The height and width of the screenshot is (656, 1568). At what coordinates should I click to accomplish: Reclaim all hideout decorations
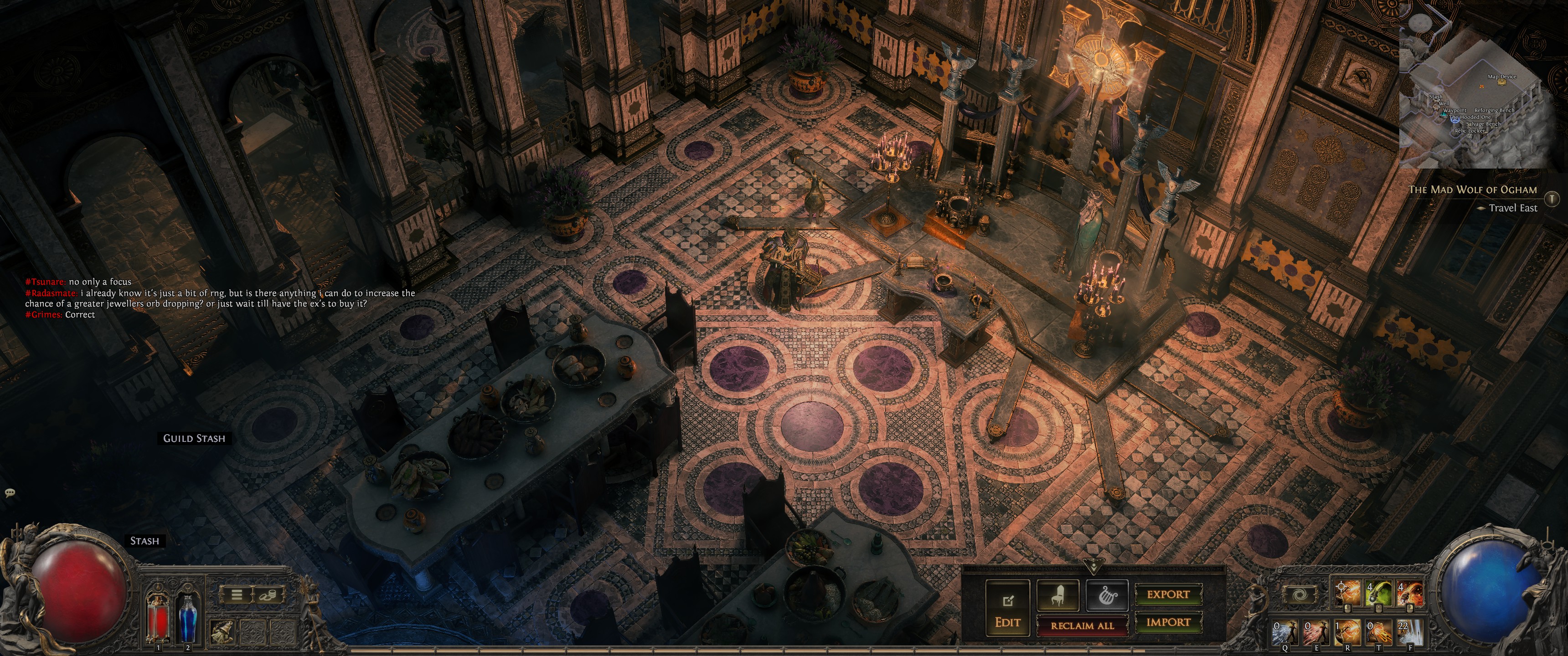click(x=1082, y=625)
